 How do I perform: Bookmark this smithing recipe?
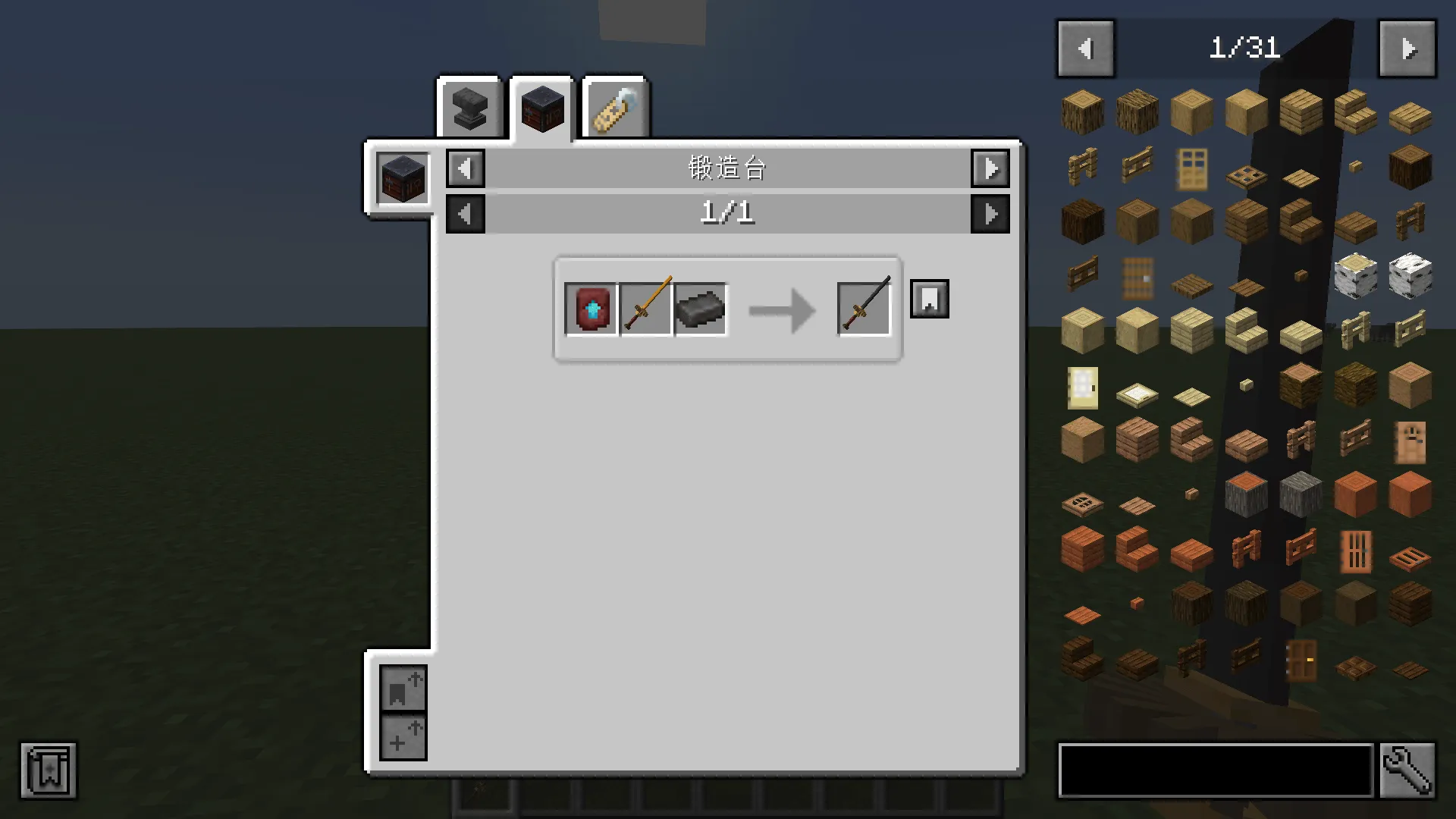click(929, 299)
